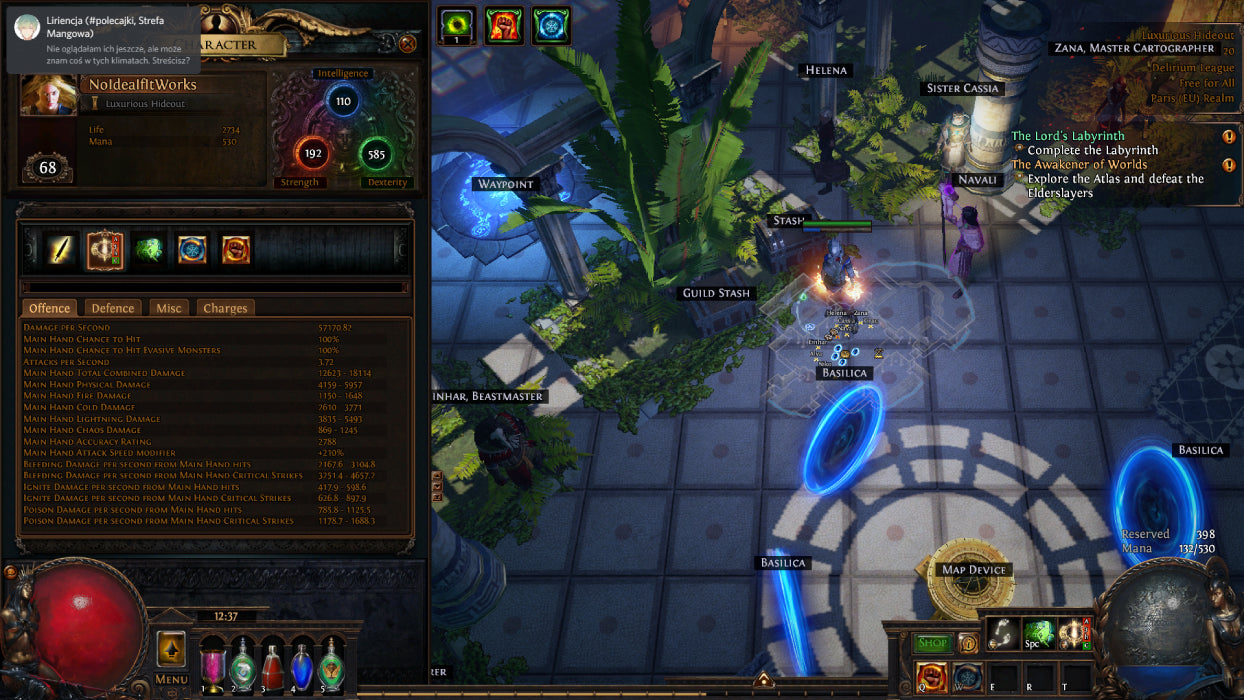
Task: Choose the green gem skill in Character panel
Action: 149,250
